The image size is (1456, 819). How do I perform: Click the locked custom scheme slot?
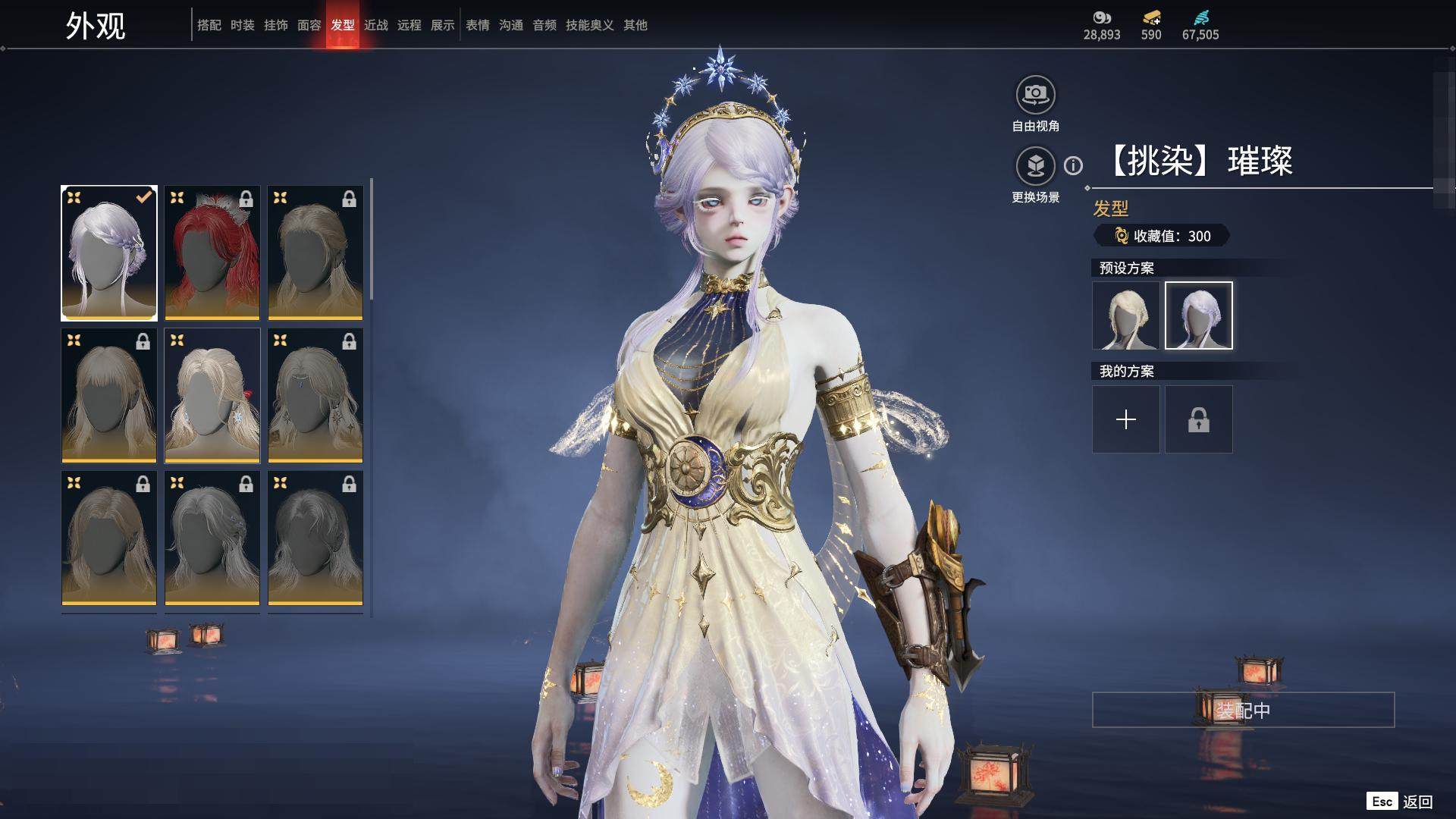(1198, 419)
